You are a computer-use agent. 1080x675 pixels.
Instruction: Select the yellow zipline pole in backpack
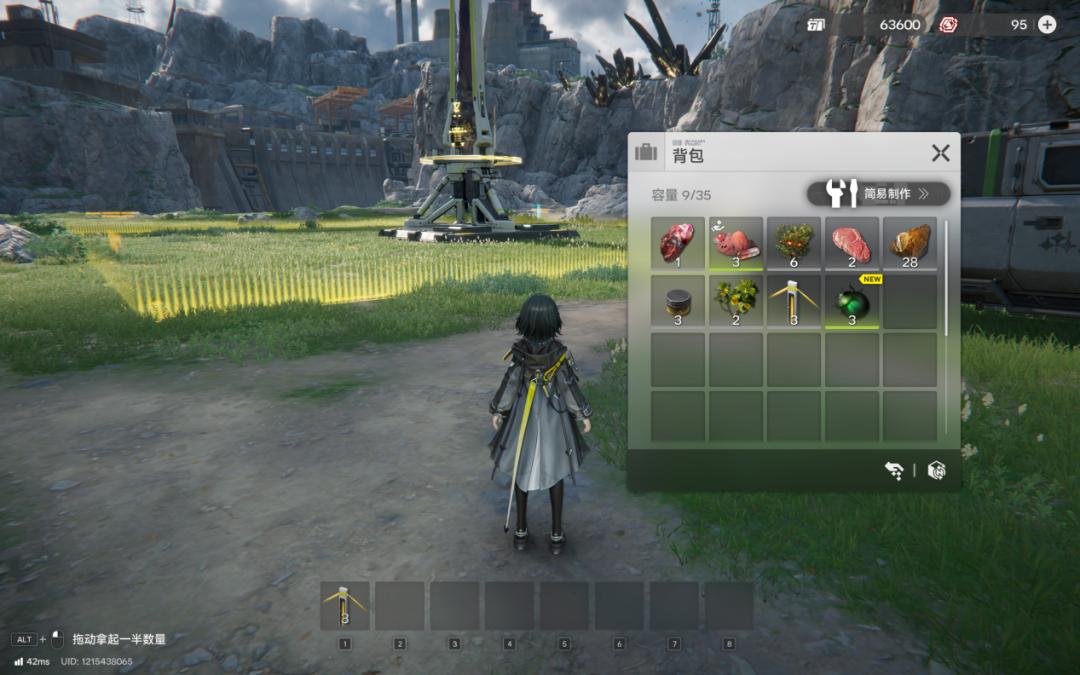pyautogui.click(x=794, y=301)
